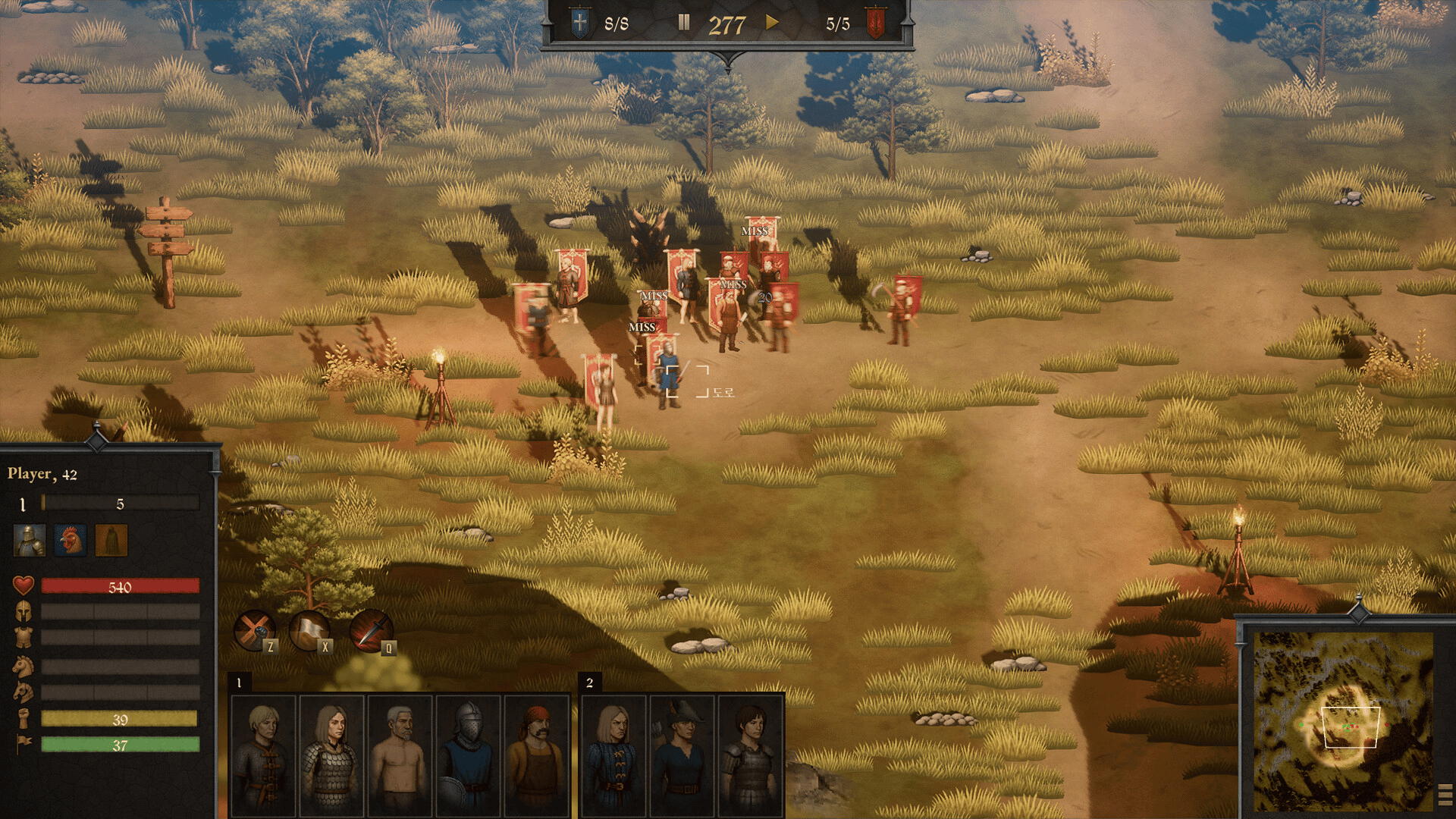Screen dimensions: 1456x819
Task: Pause the battle timer
Action: point(683,23)
